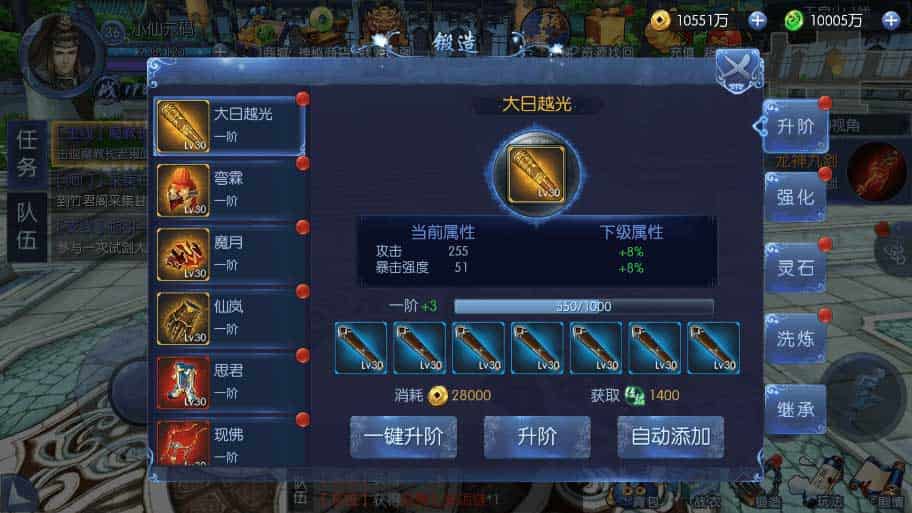Switch to the 灵石 tab

pyautogui.click(x=795, y=268)
